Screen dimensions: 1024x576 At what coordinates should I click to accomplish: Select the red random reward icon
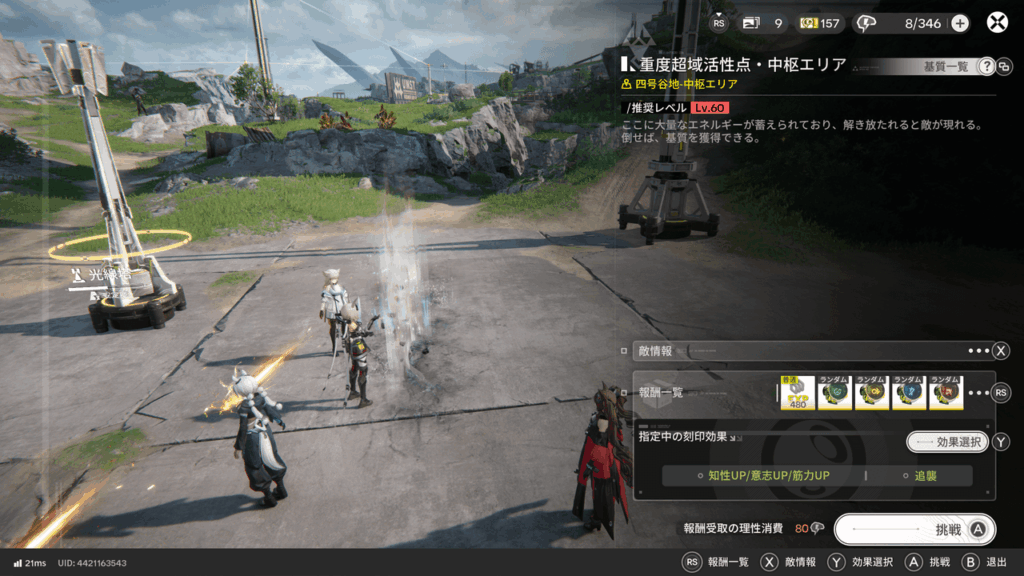pyautogui.click(x=946, y=393)
